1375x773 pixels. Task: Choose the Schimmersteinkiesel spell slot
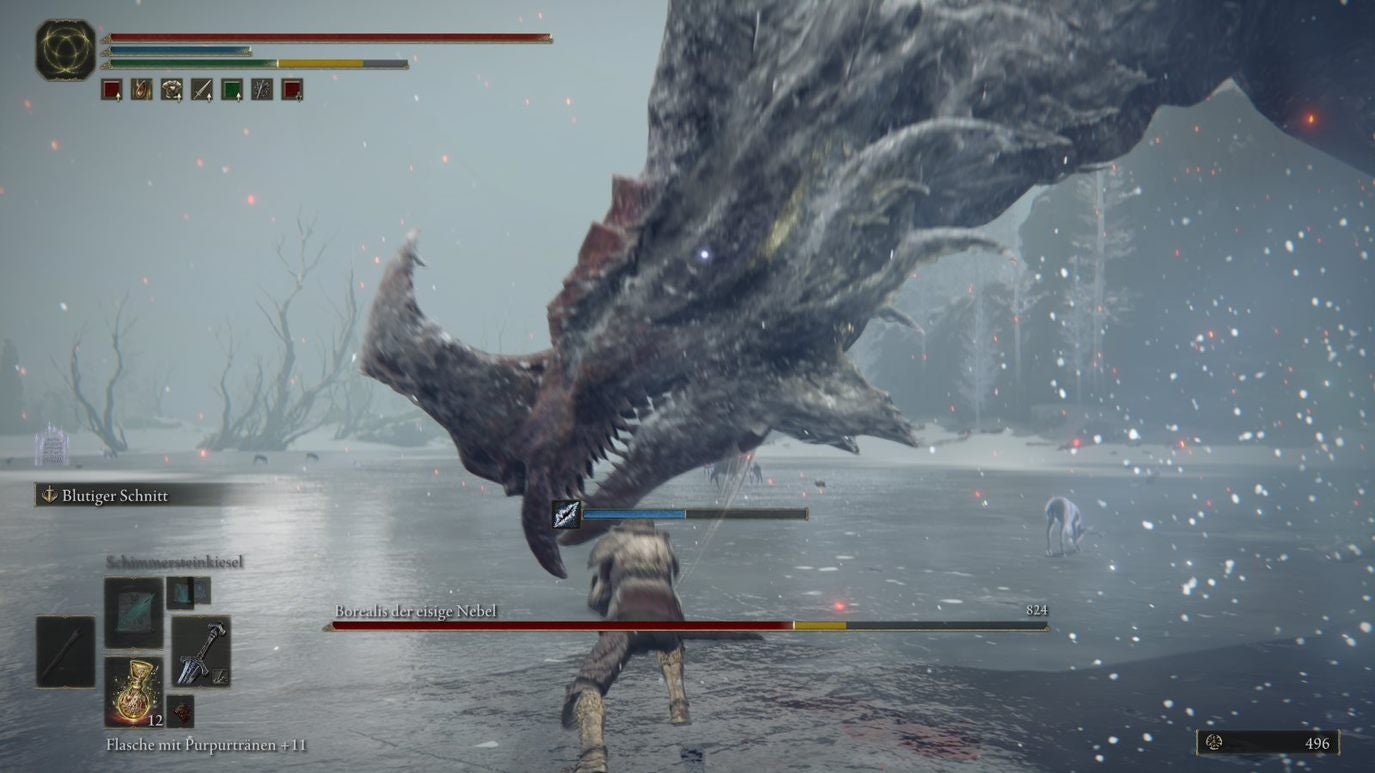coord(133,612)
